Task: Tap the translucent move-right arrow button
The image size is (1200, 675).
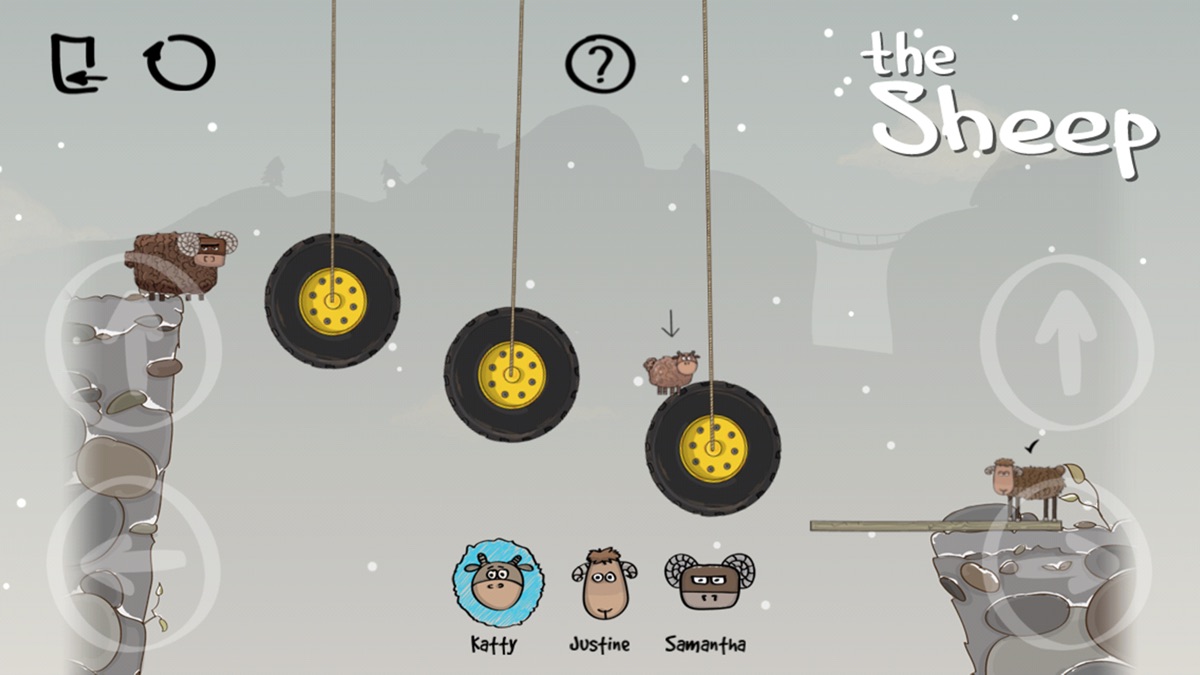Action: [1066, 565]
